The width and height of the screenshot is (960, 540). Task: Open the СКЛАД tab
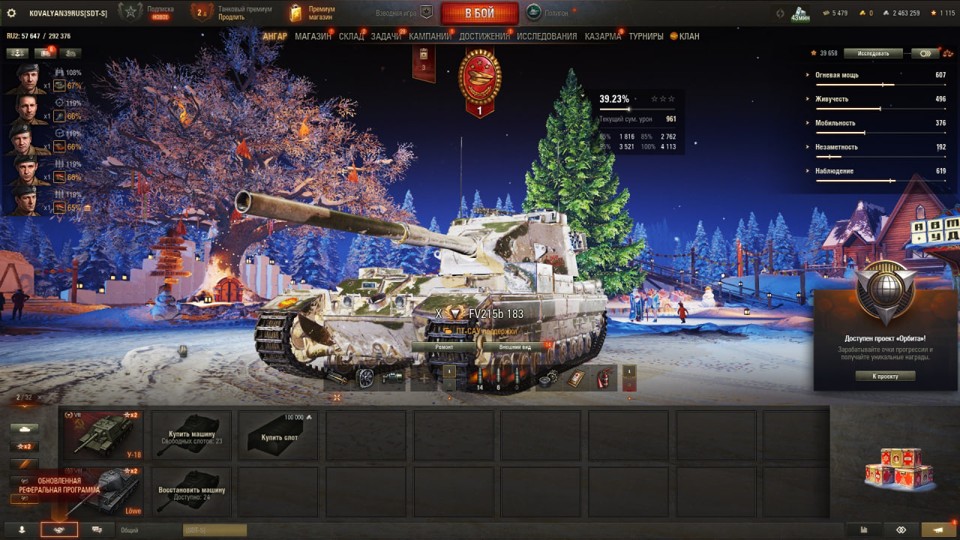coord(351,36)
